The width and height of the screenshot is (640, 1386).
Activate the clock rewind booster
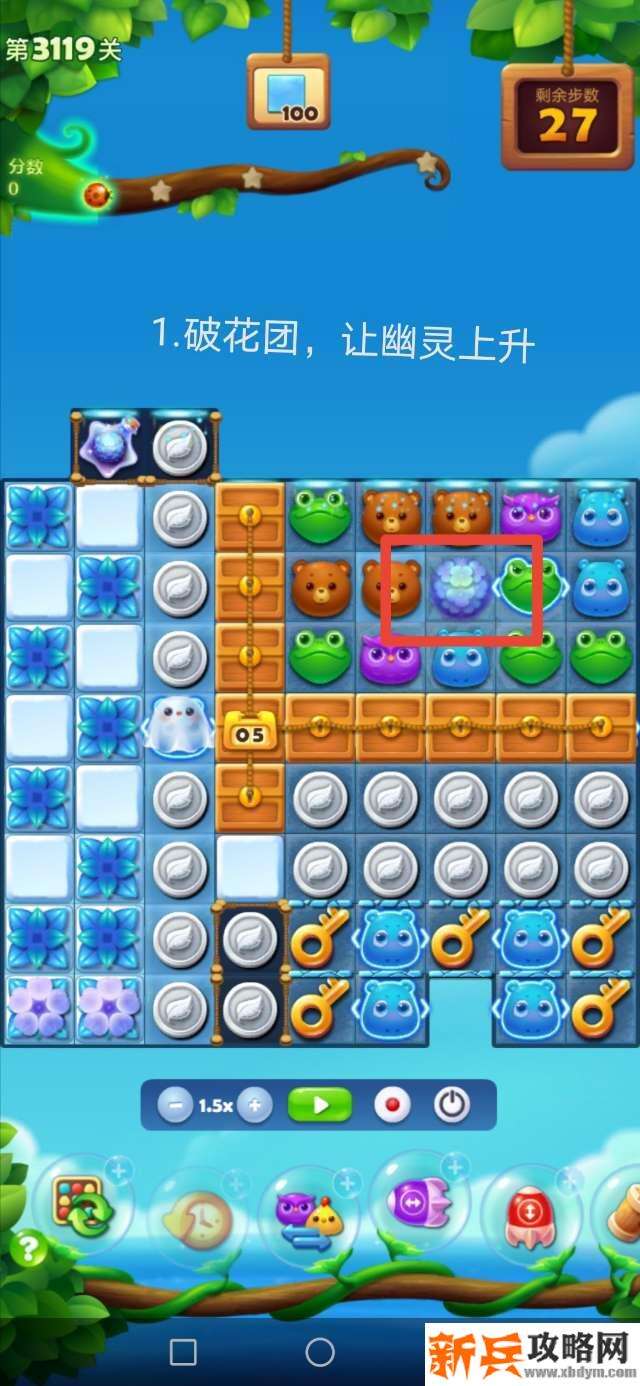(x=197, y=1218)
